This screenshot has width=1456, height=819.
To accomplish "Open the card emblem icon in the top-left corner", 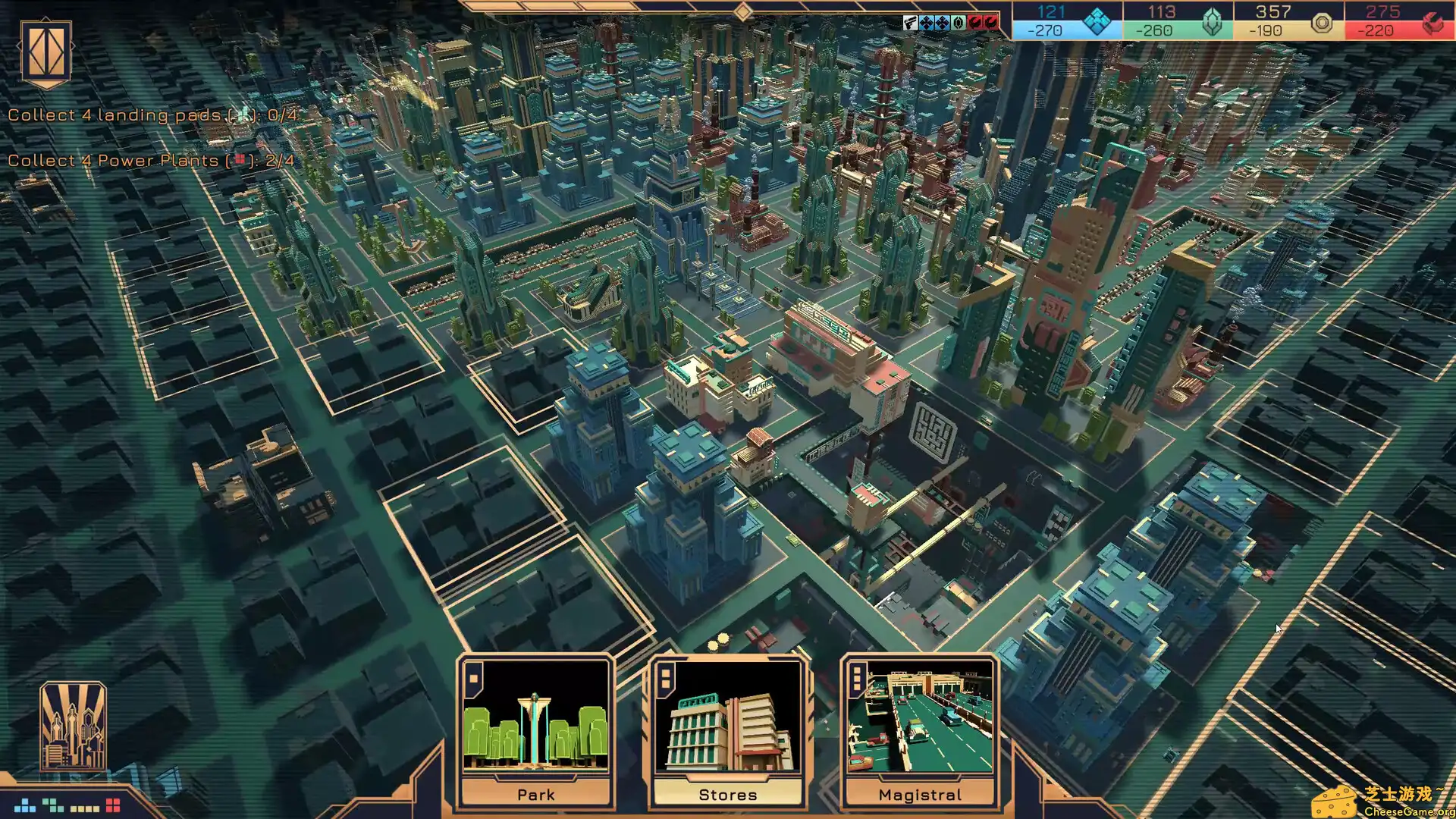I will point(47,52).
